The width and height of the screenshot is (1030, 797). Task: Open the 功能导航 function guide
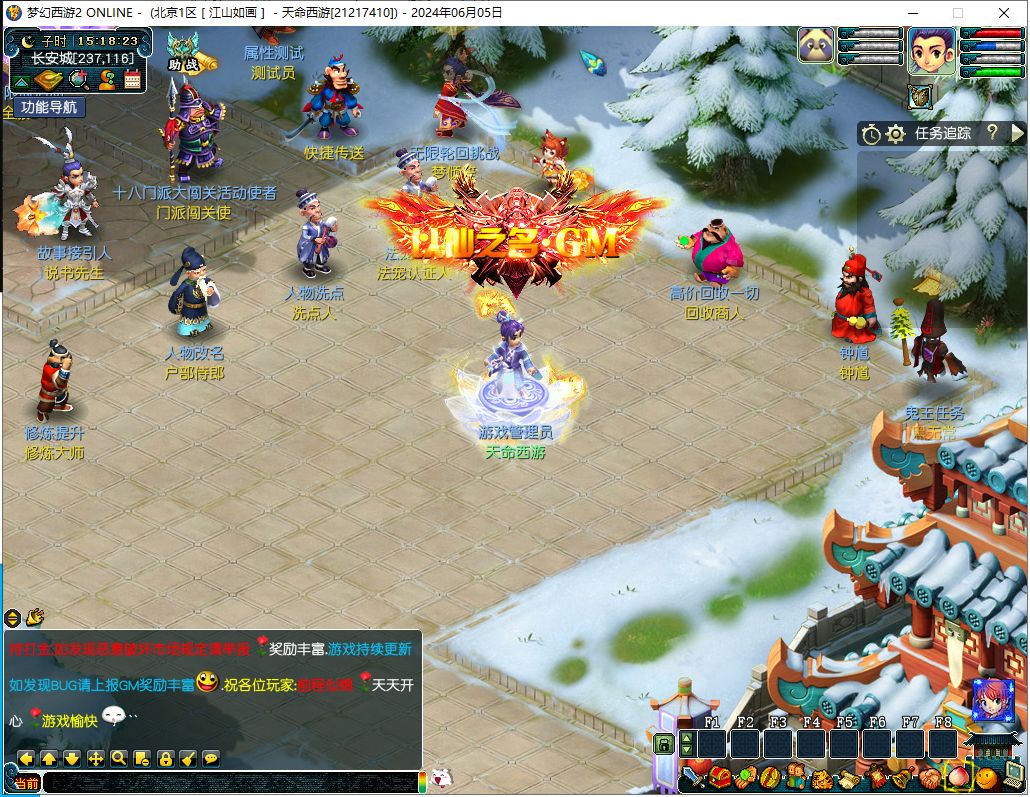48,107
